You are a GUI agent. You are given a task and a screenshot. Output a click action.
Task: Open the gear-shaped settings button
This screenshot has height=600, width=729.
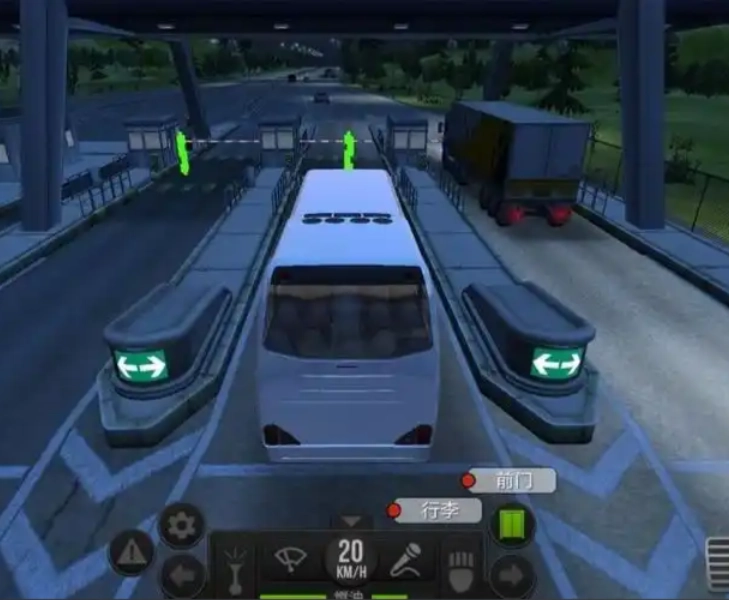pos(182,526)
